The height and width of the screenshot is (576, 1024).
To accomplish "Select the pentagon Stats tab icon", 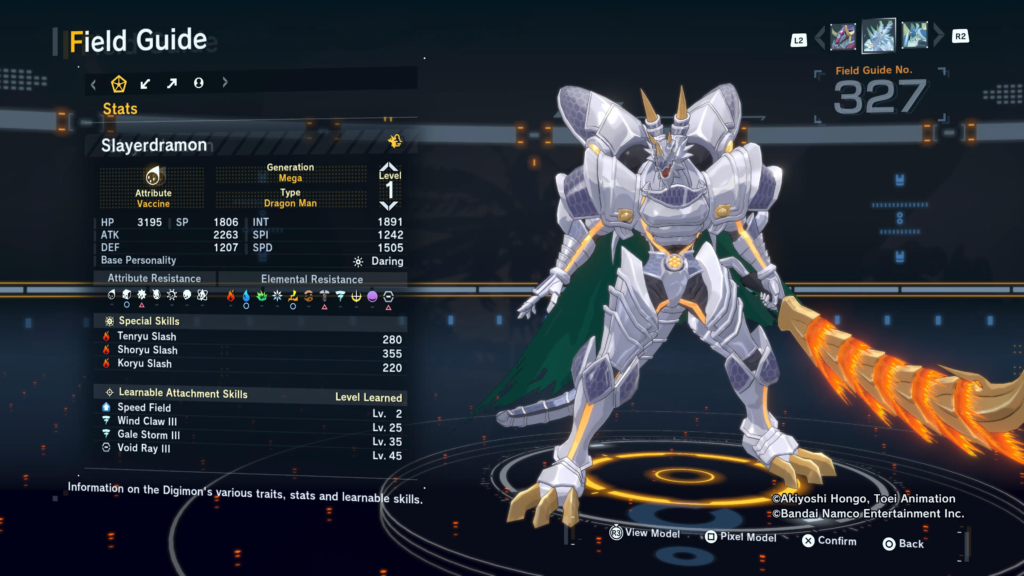I will click(119, 83).
